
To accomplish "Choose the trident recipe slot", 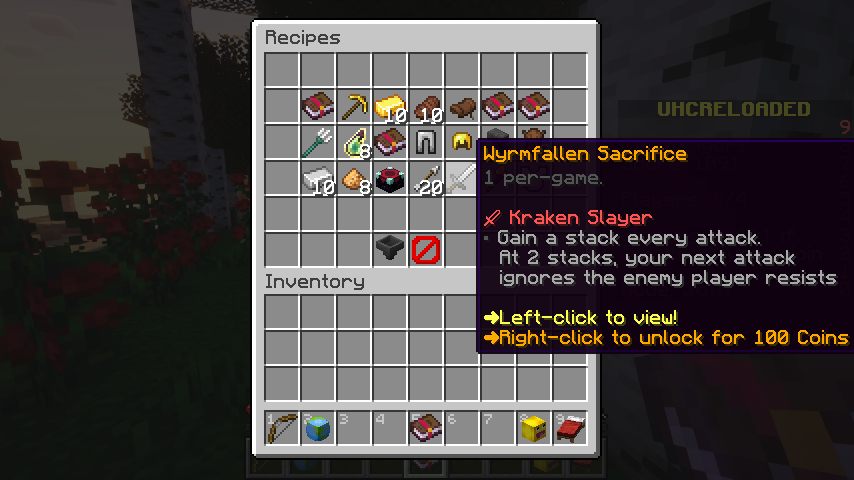I will coord(318,142).
